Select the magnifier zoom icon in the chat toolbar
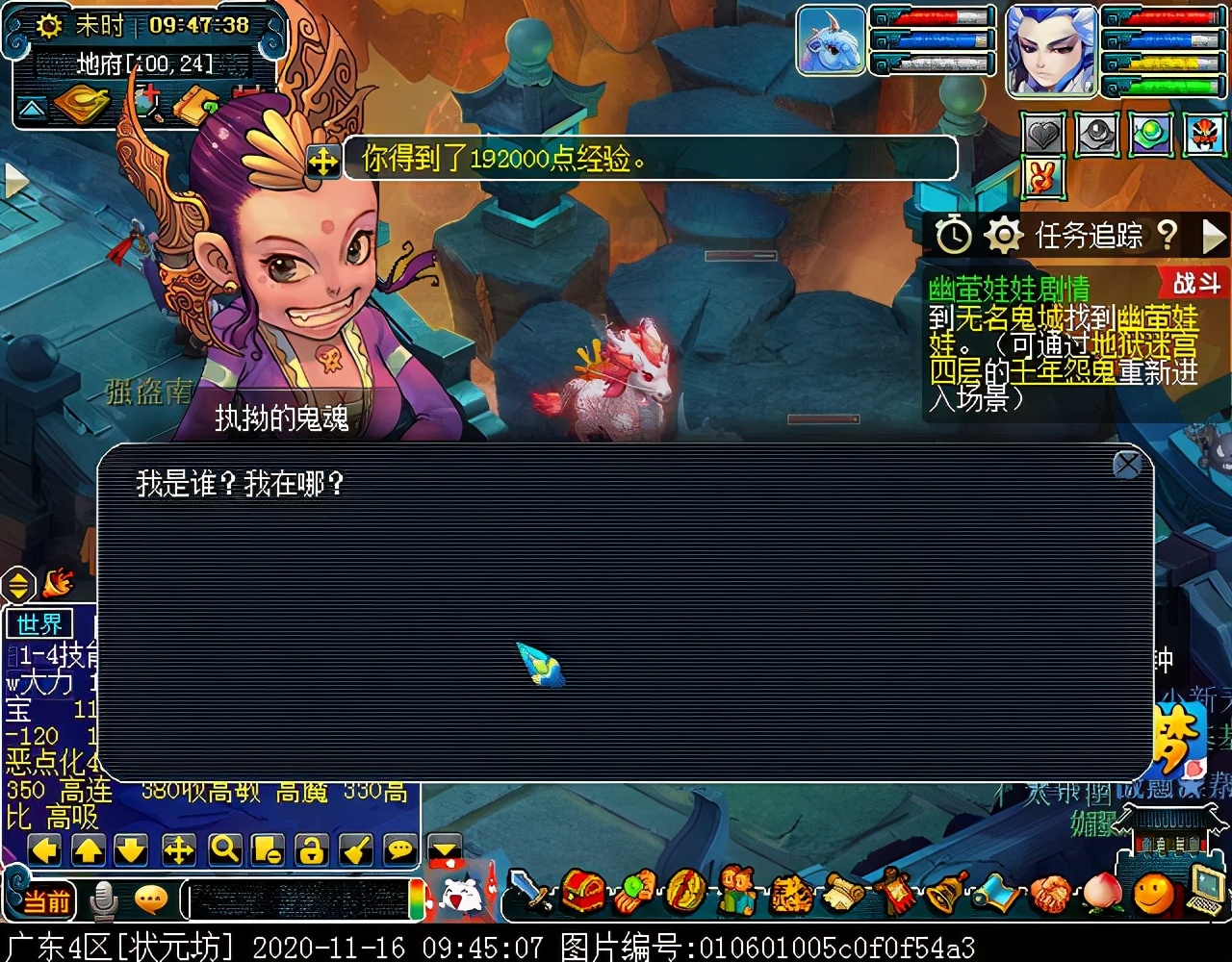Viewport: 1232px width, 962px height. 223,848
